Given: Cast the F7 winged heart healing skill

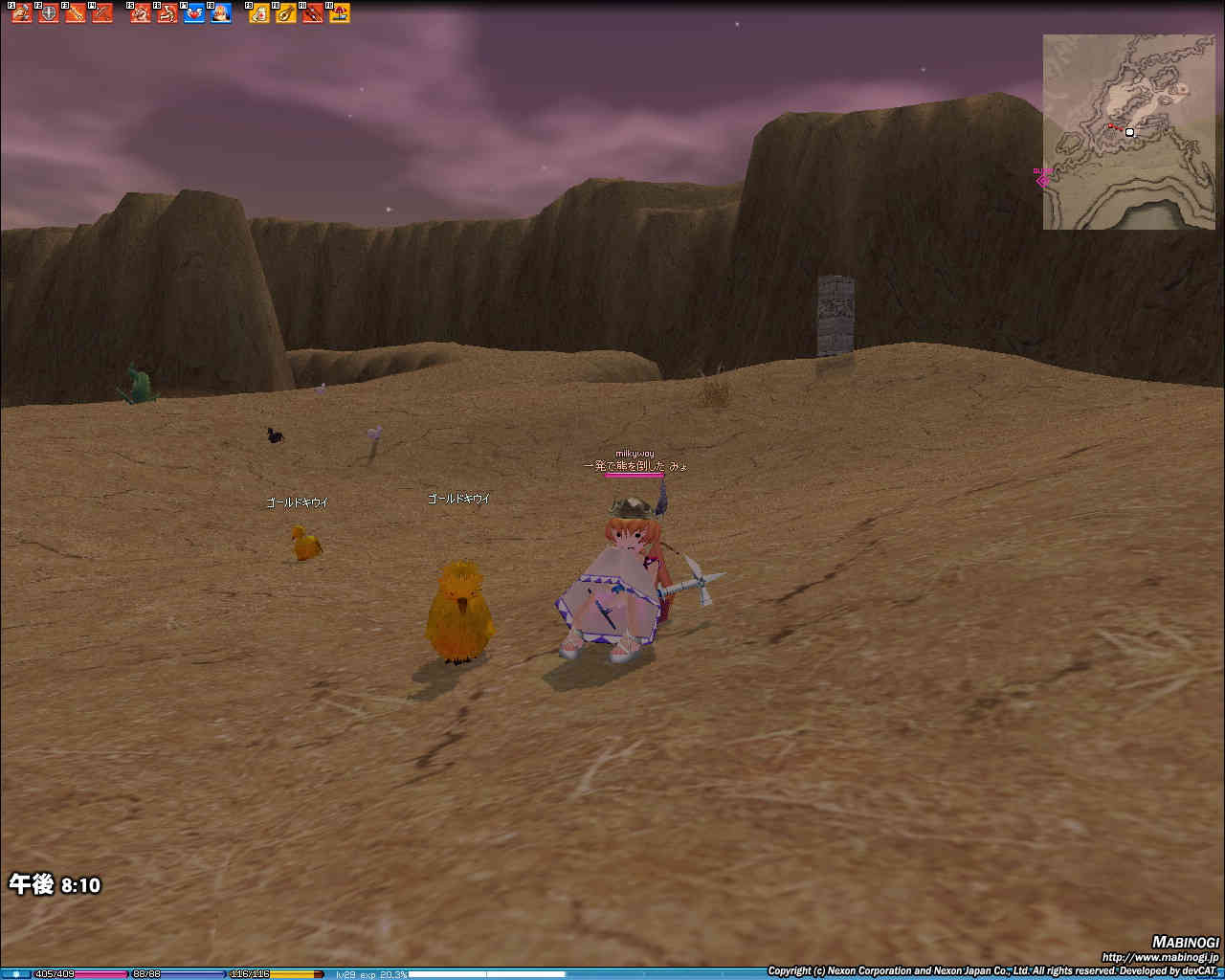Looking at the screenshot, I should pyautogui.click(x=194, y=13).
